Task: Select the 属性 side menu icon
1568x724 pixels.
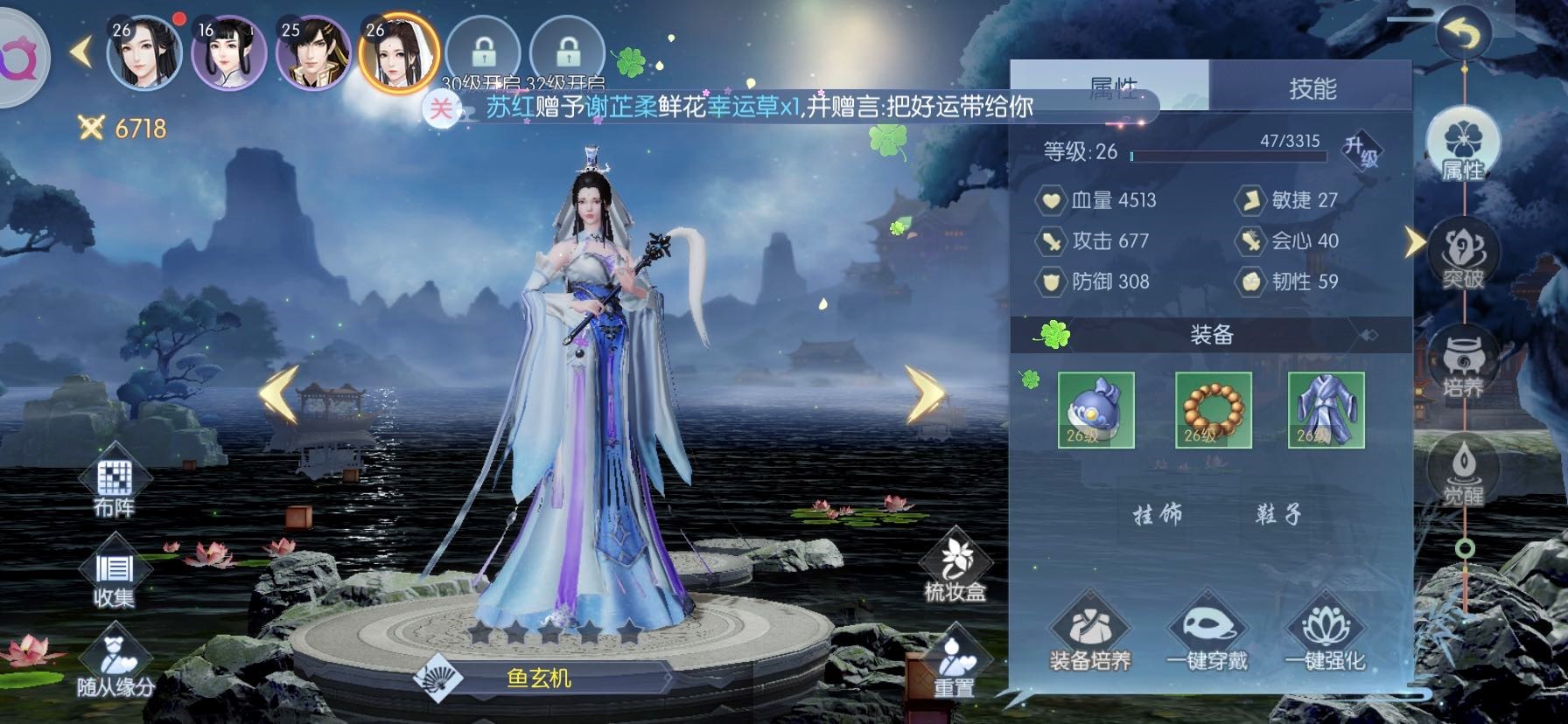Action: [x=1463, y=149]
